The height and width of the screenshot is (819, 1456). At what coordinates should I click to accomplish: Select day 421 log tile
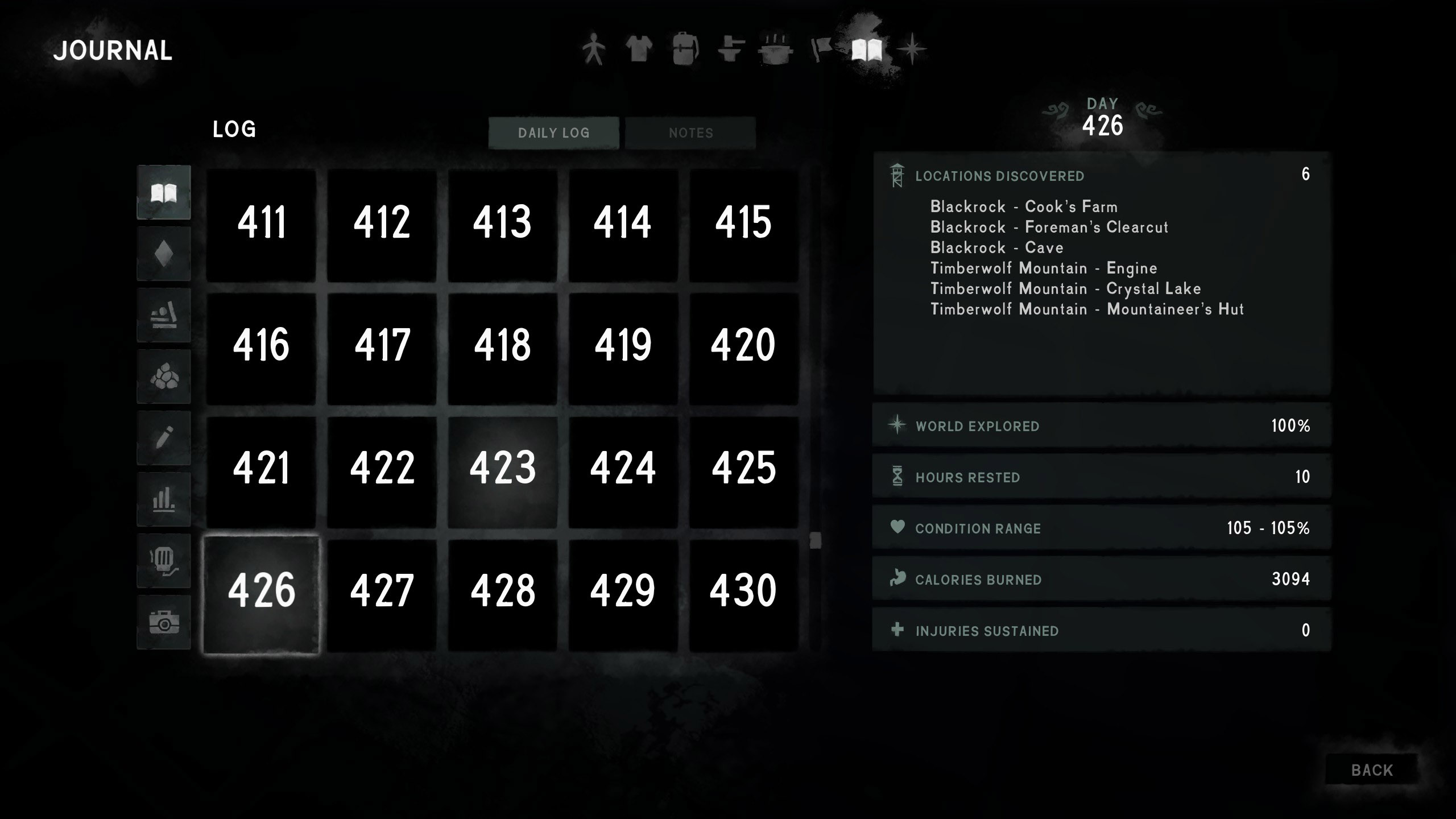pyautogui.click(x=261, y=469)
